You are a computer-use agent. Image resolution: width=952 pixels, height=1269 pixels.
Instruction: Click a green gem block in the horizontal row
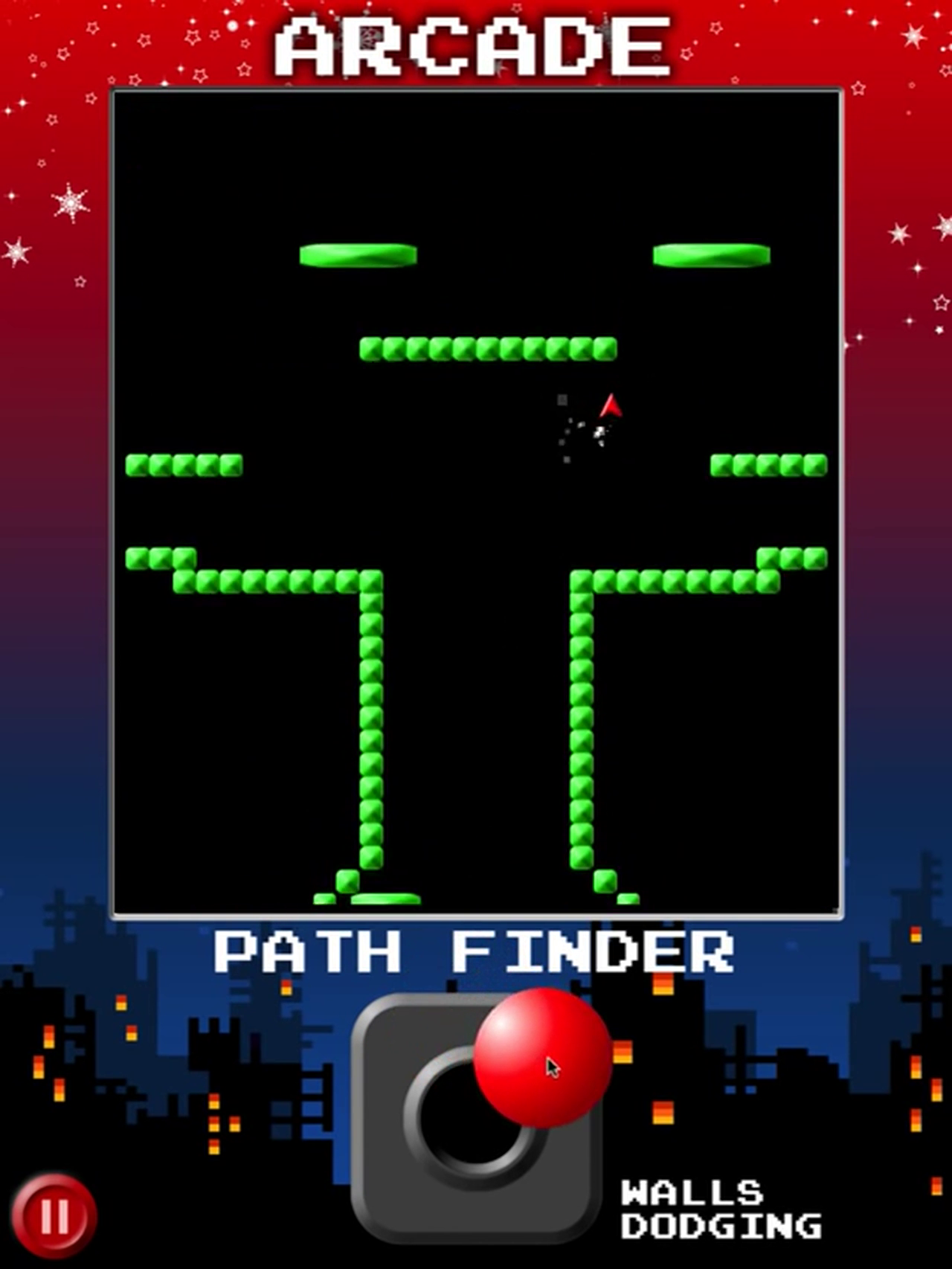487,348
